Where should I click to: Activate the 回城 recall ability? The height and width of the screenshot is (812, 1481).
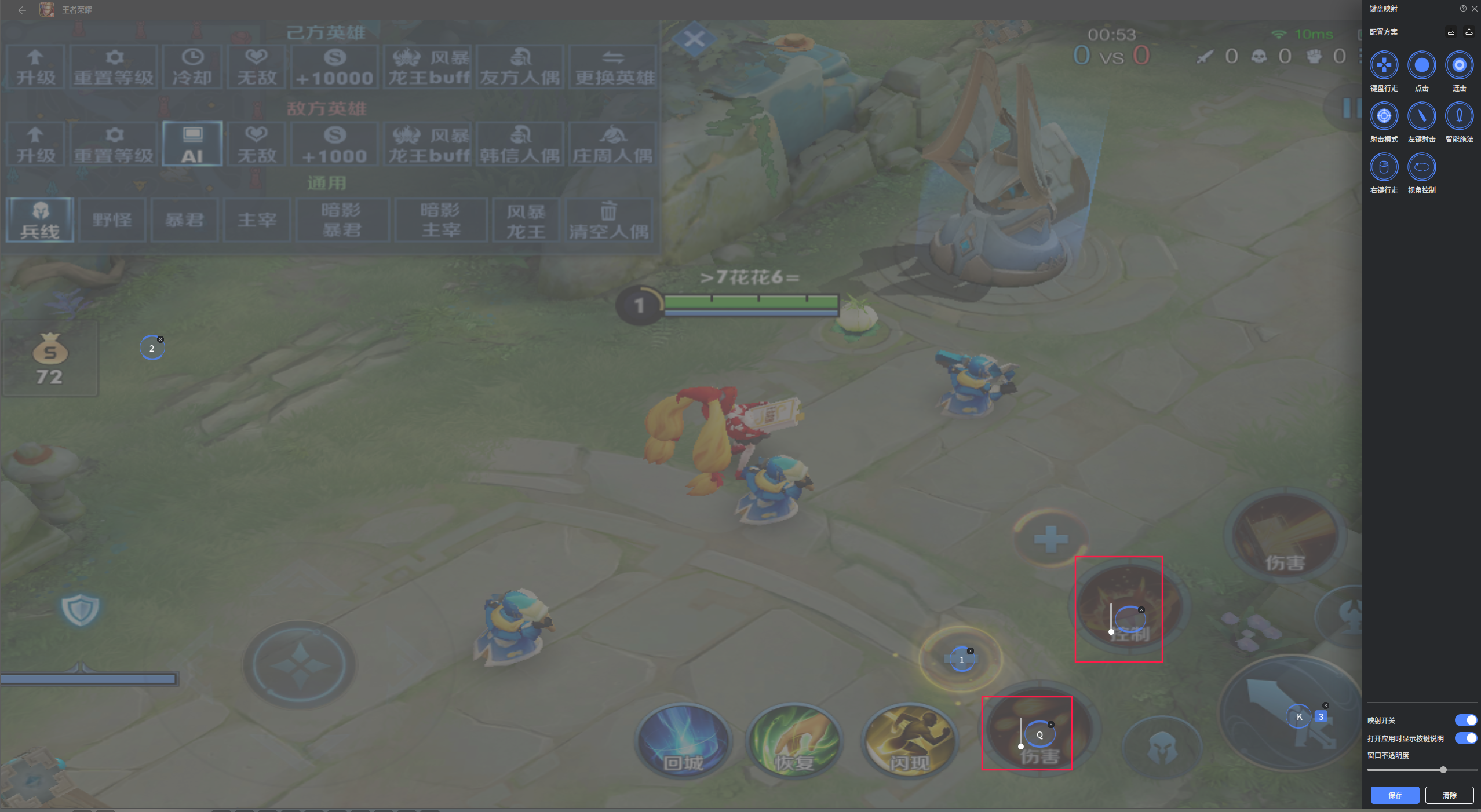coord(684,741)
